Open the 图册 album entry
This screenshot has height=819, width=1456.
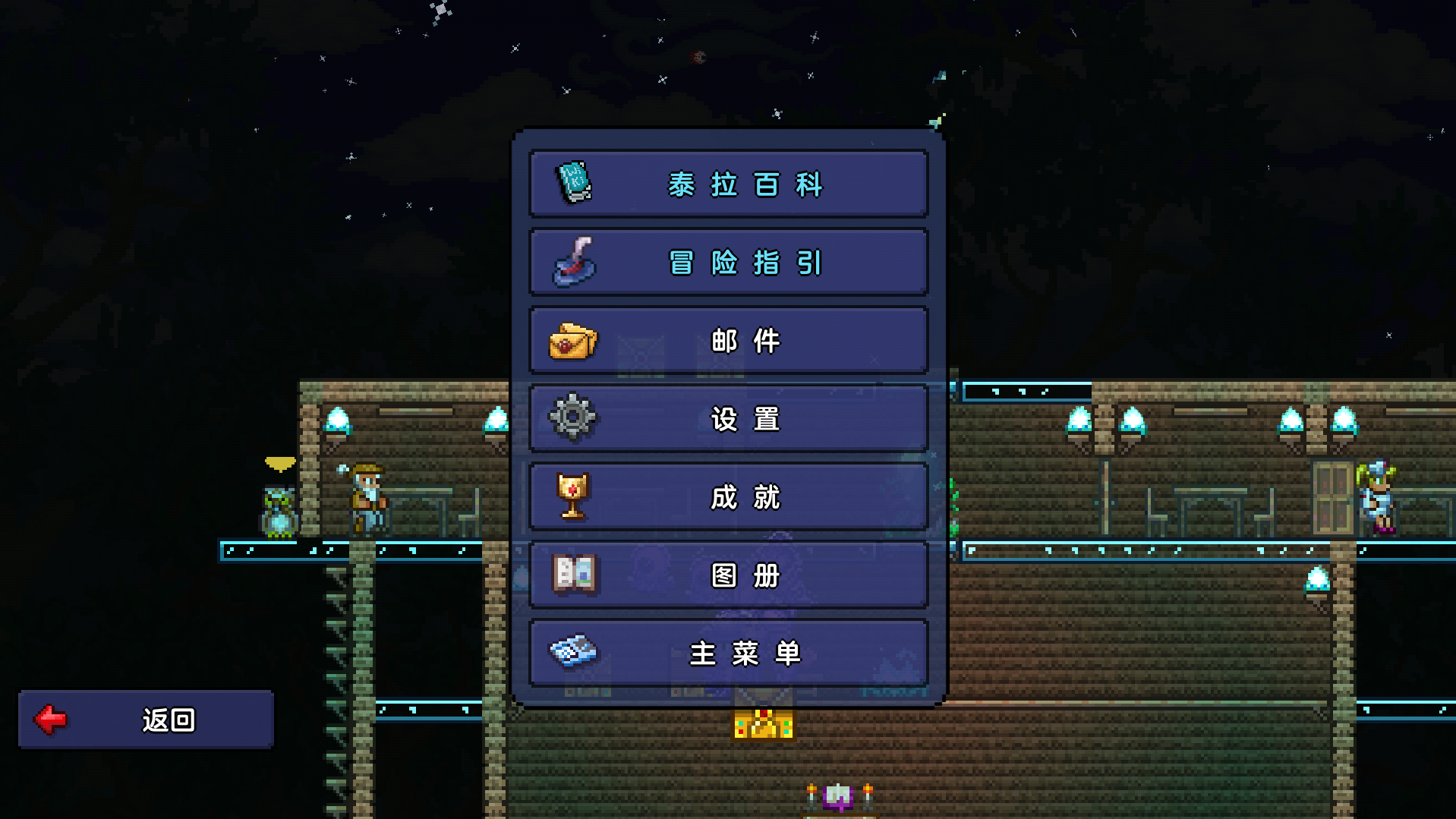(728, 575)
